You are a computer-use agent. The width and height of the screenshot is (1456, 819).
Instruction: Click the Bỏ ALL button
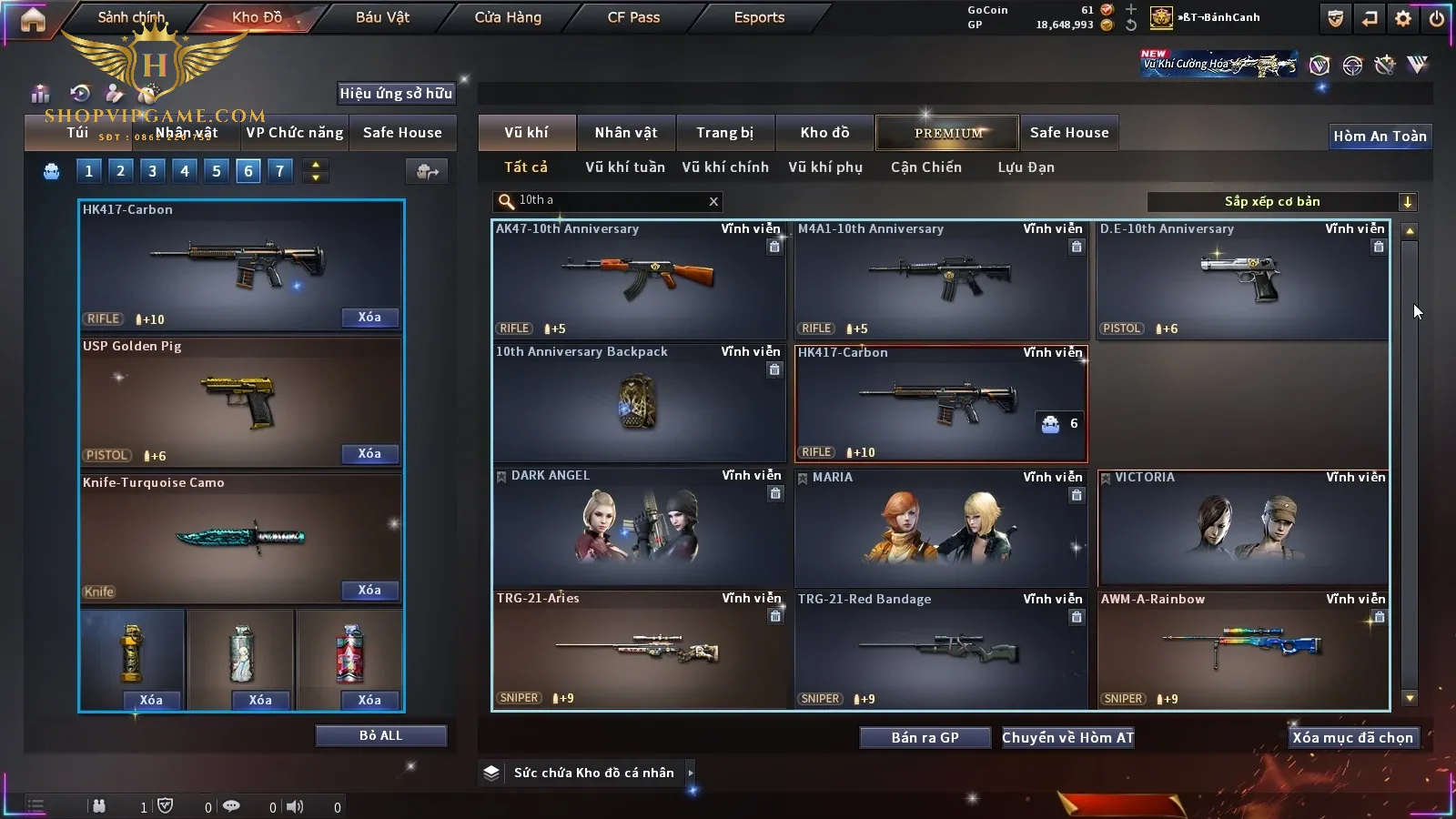pos(380,736)
